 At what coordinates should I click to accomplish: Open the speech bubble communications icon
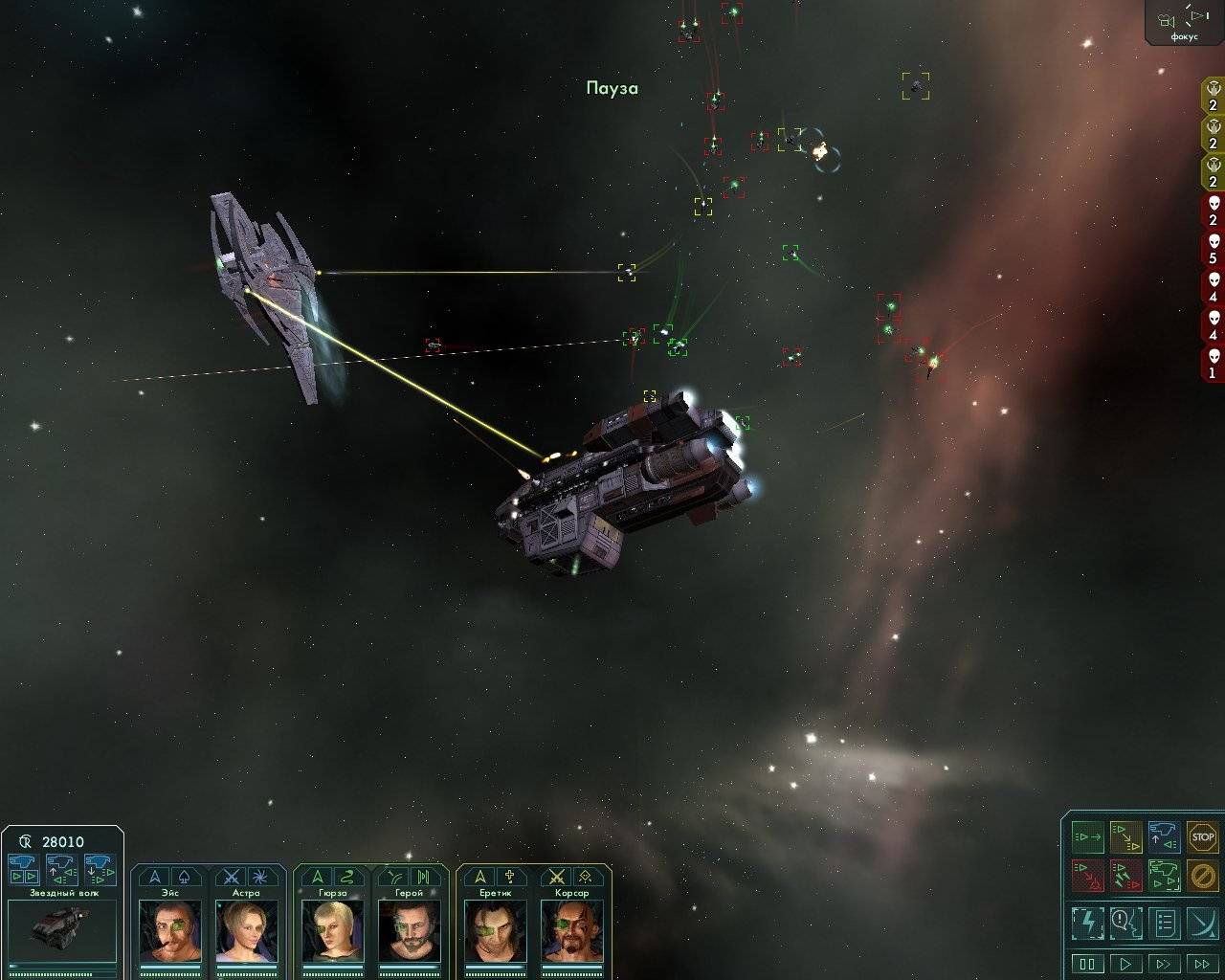pyautogui.click(x=1125, y=923)
